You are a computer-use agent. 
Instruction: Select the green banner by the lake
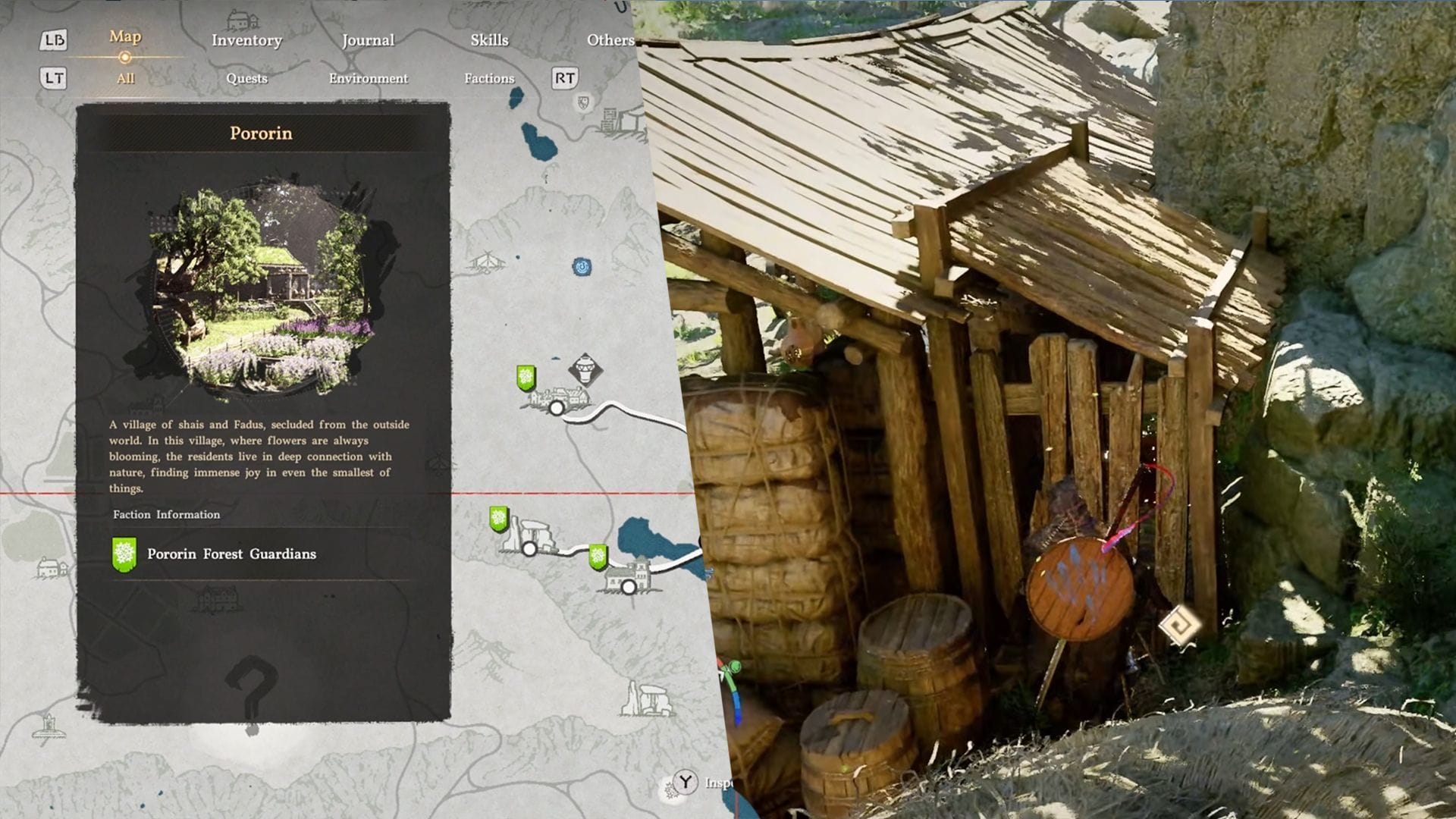[598, 557]
